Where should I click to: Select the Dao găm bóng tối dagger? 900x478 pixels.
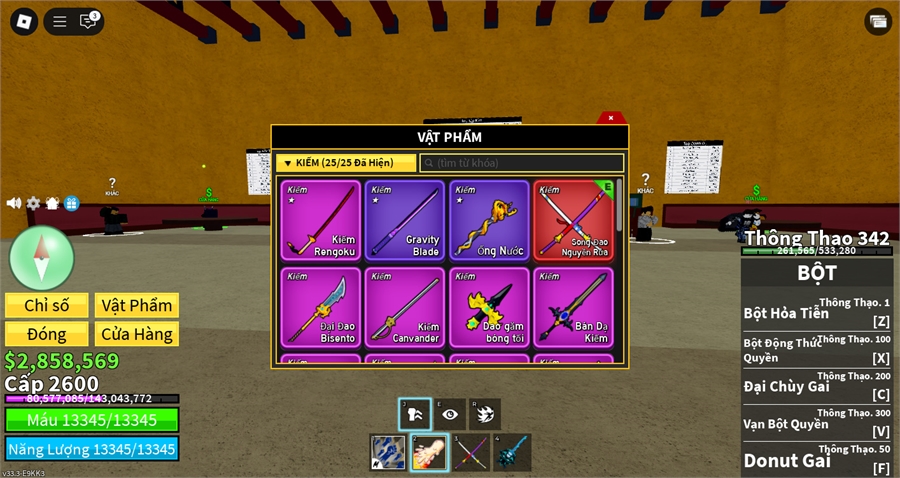(x=489, y=307)
